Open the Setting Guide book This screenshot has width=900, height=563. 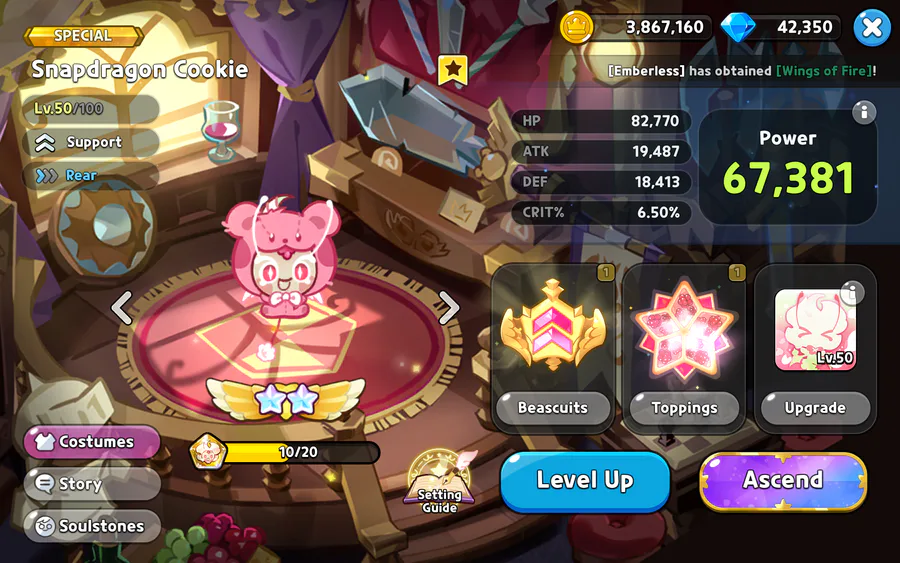point(439,483)
